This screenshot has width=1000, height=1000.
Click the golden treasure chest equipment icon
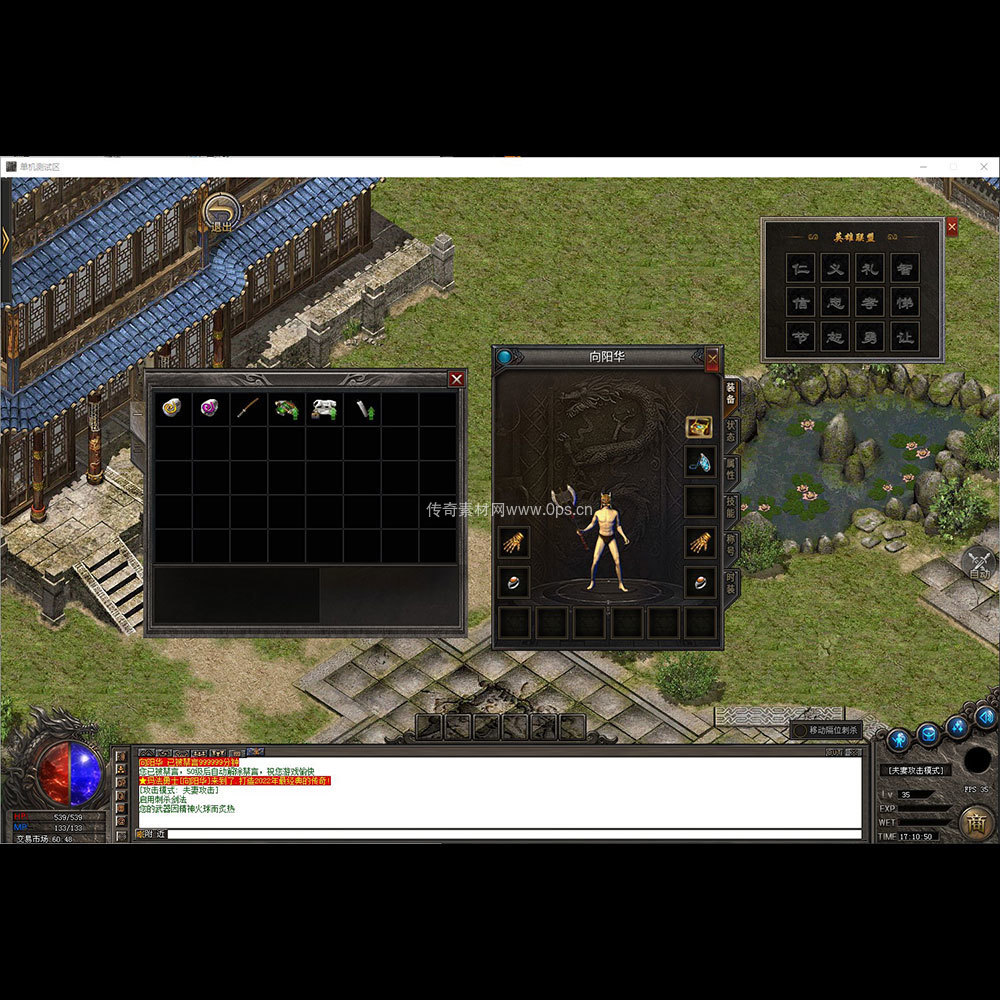[x=699, y=427]
